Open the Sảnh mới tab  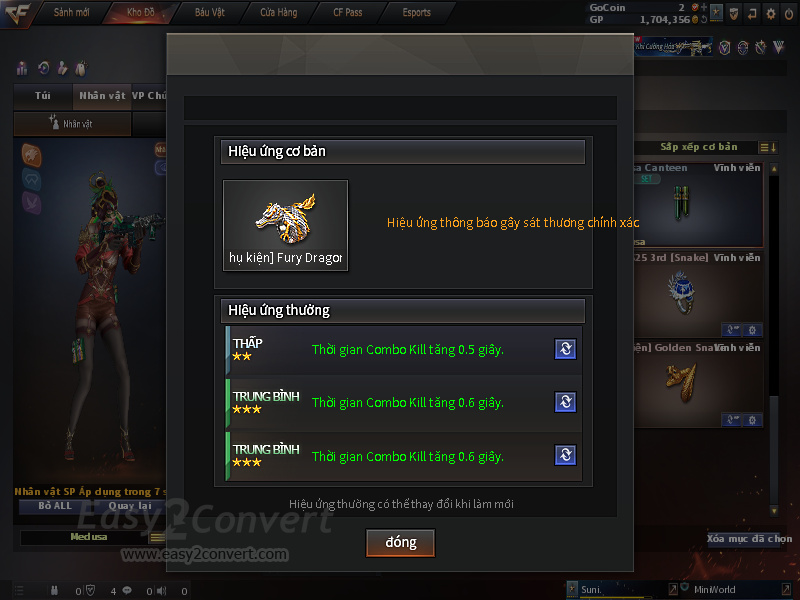[x=70, y=12]
